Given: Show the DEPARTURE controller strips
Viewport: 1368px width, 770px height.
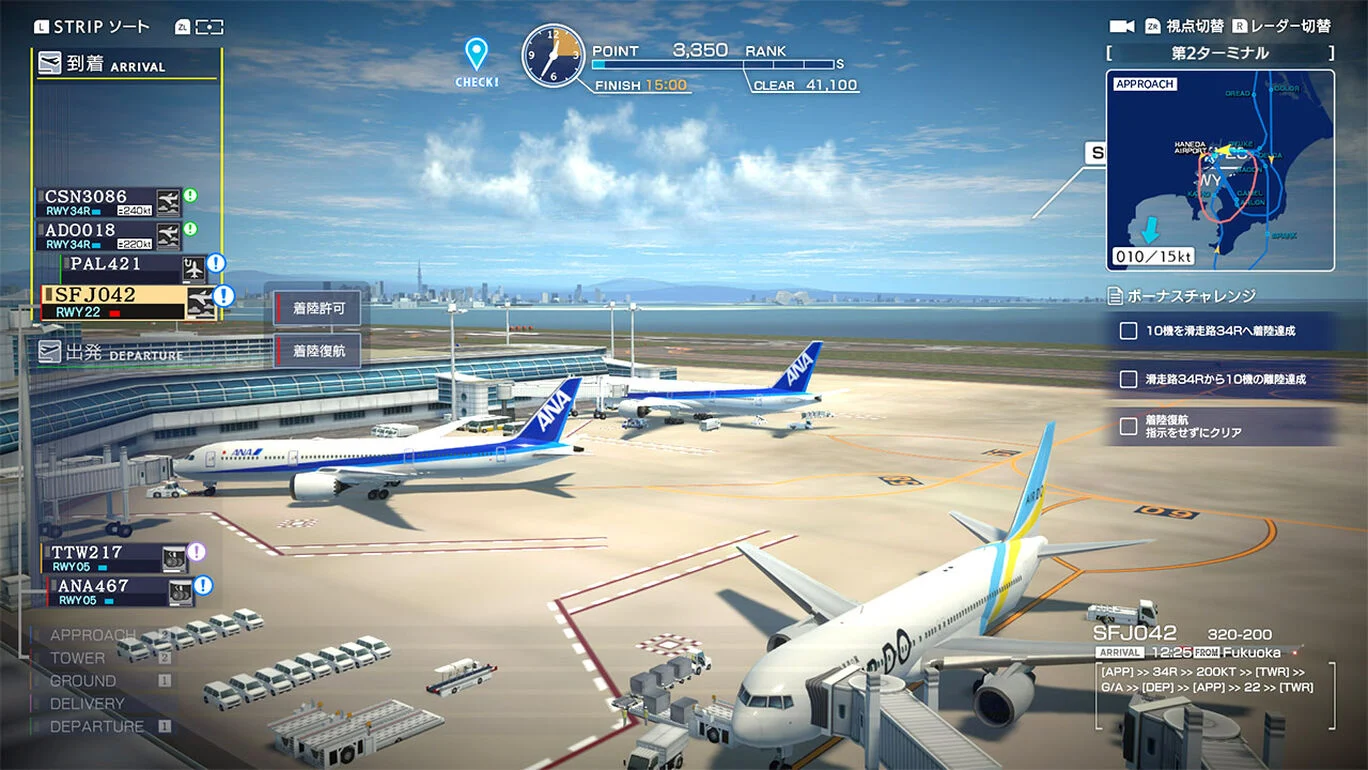Looking at the screenshot, I should 97,727.
